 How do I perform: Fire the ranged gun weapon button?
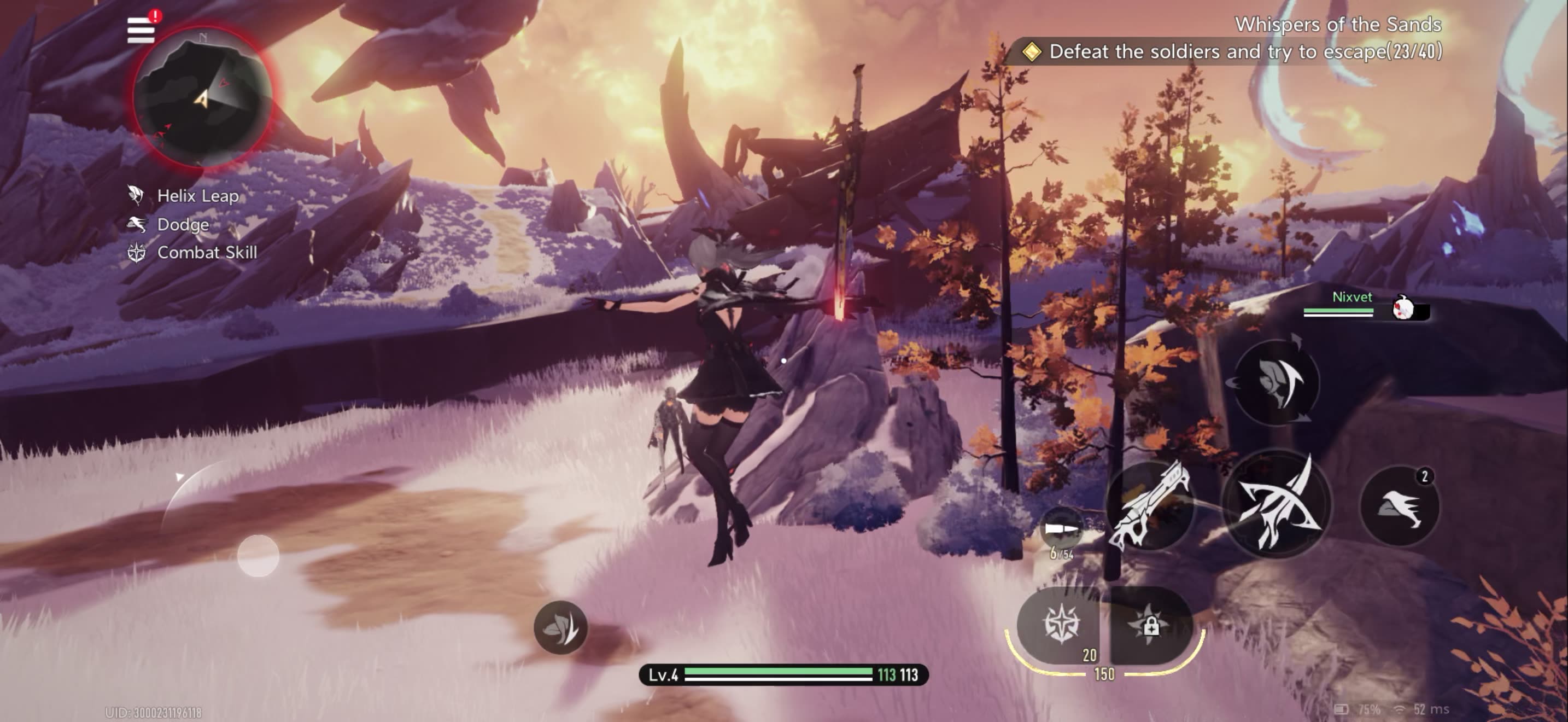(x=1149, y=505)
